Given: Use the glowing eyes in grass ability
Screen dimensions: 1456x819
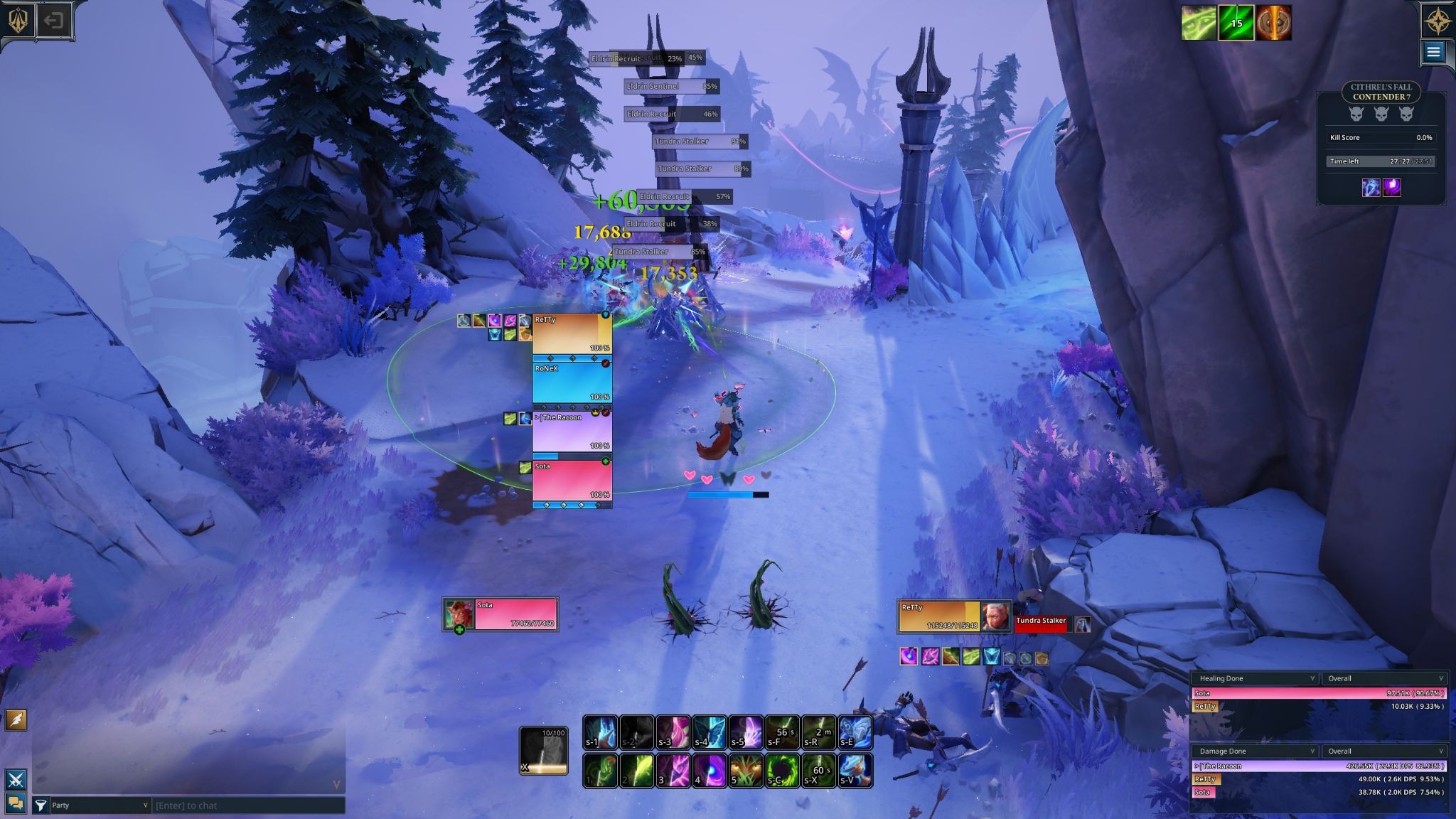Looking at the screenshot, I should (746, 771).
